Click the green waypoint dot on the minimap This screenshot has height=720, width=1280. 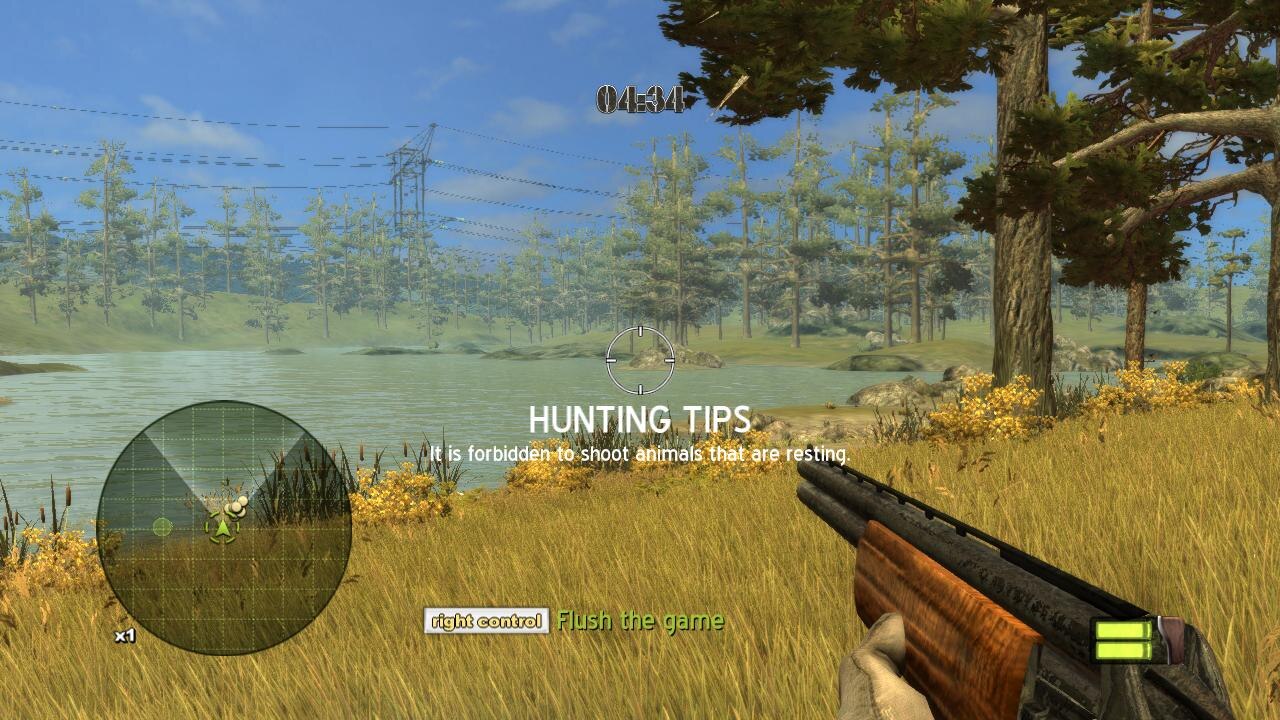[162, 526]
